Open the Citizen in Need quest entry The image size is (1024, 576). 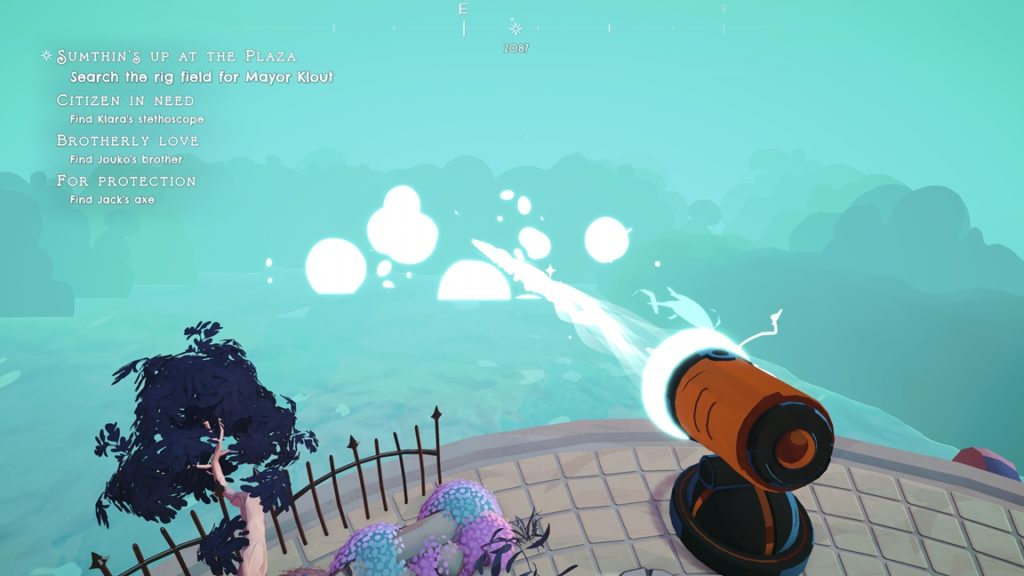(x=125, y=101)
